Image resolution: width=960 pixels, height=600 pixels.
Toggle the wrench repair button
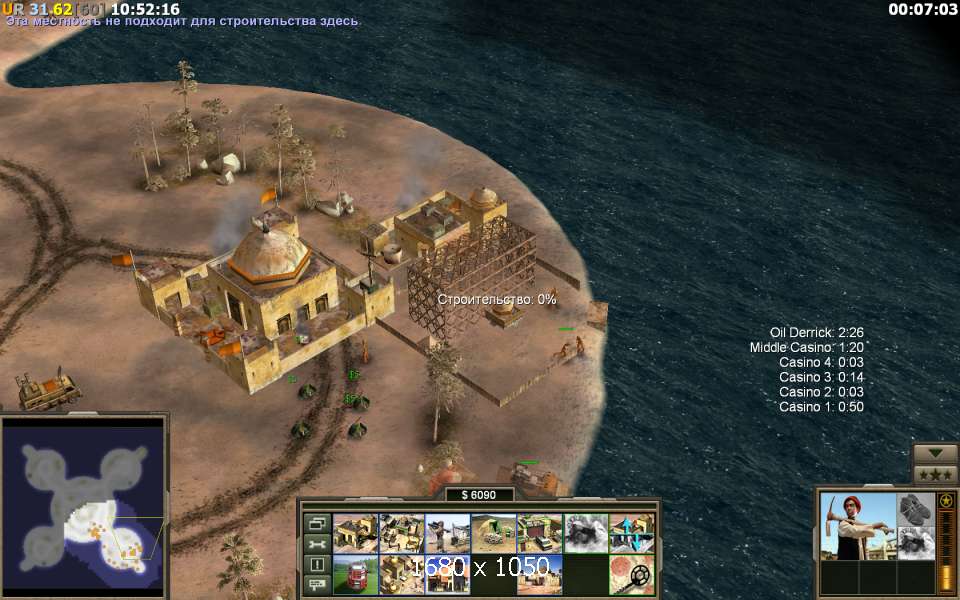(317, 544)
